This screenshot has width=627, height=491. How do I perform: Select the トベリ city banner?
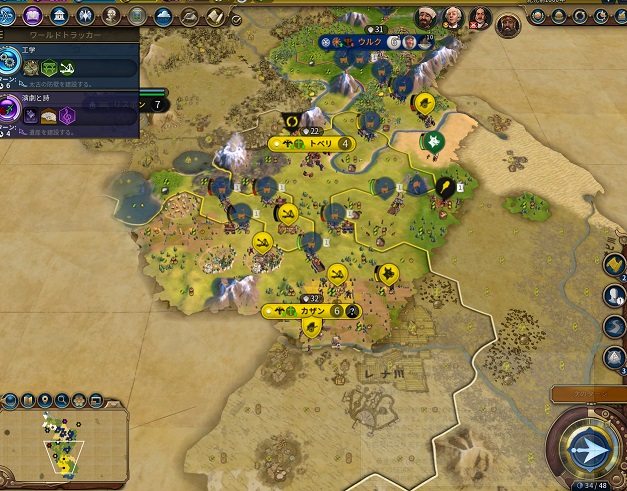coord(318,143)
